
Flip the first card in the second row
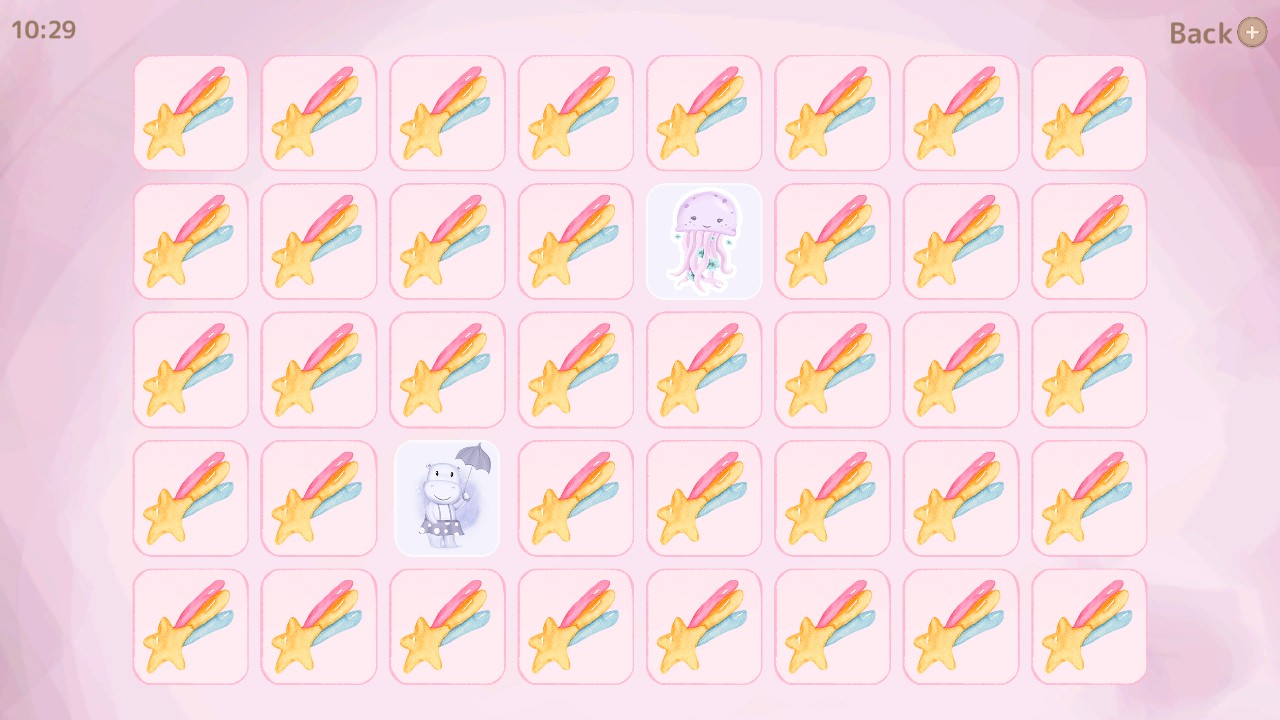tap(190, 241)
